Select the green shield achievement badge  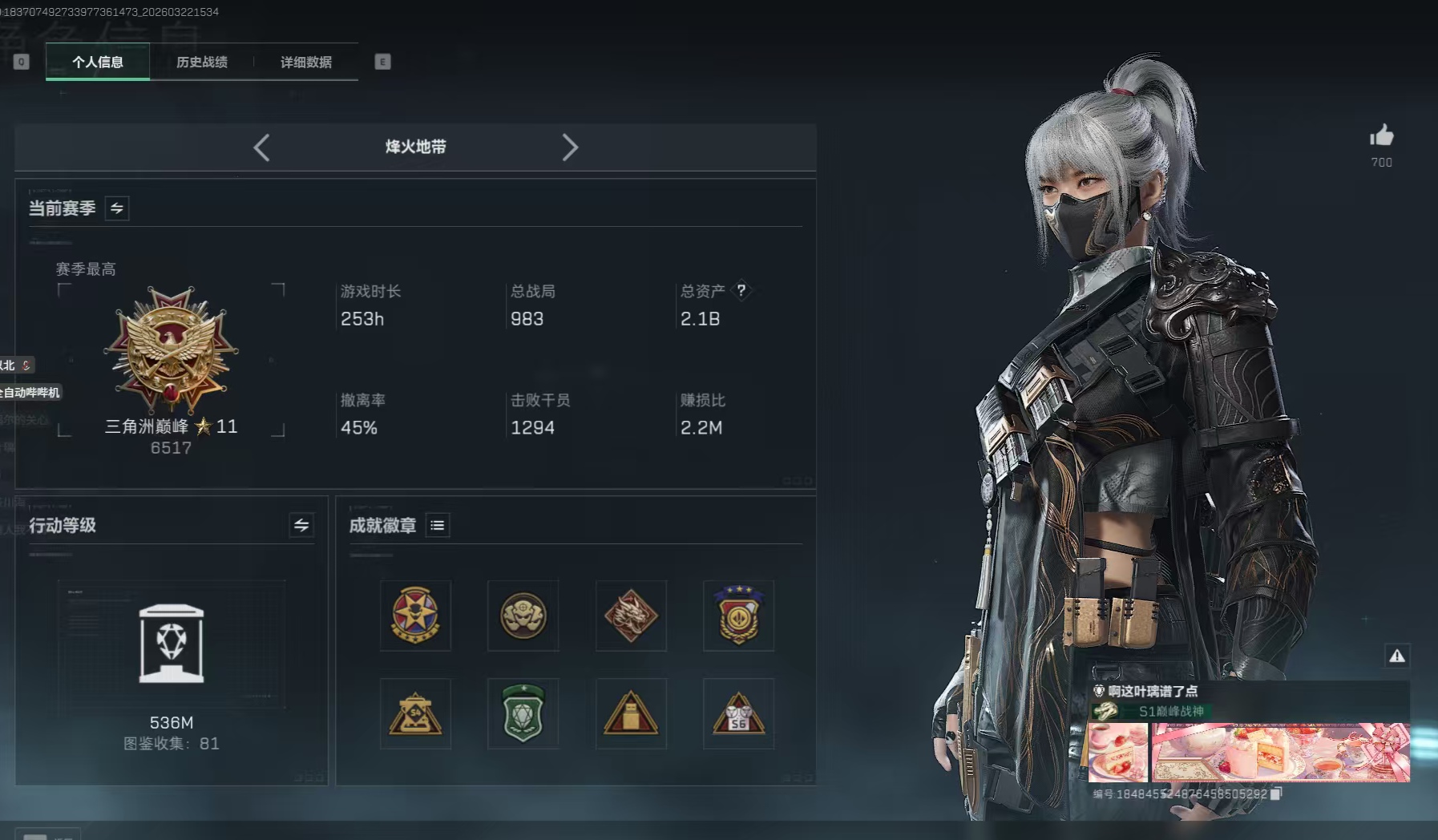(523, 713)
